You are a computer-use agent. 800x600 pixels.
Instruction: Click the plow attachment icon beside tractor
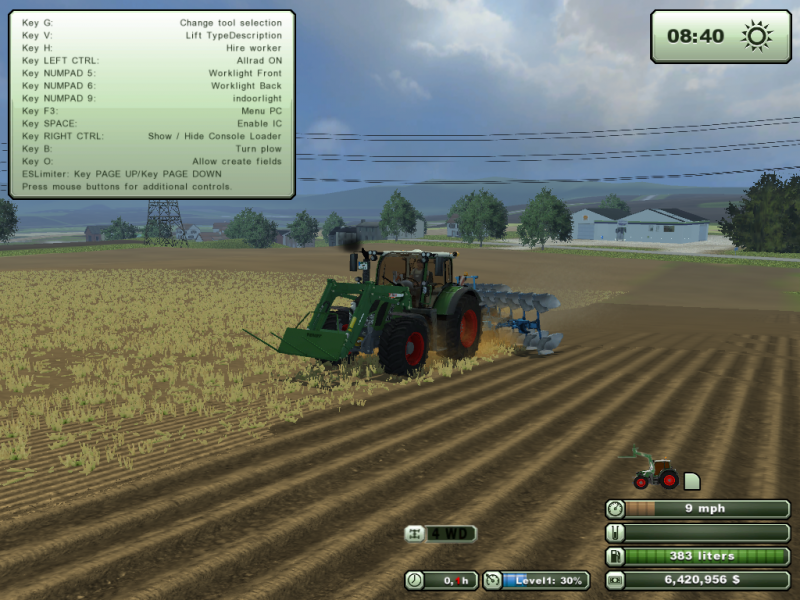click(692, 481)
